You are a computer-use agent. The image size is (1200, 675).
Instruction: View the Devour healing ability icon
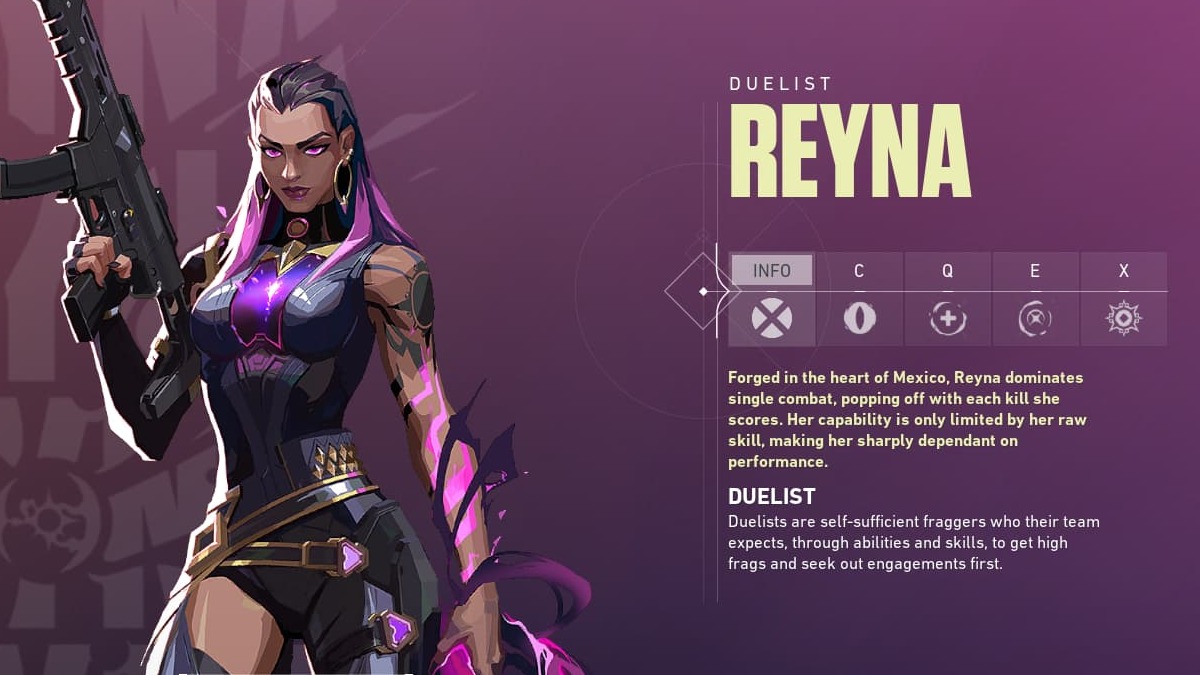(947, 319)
